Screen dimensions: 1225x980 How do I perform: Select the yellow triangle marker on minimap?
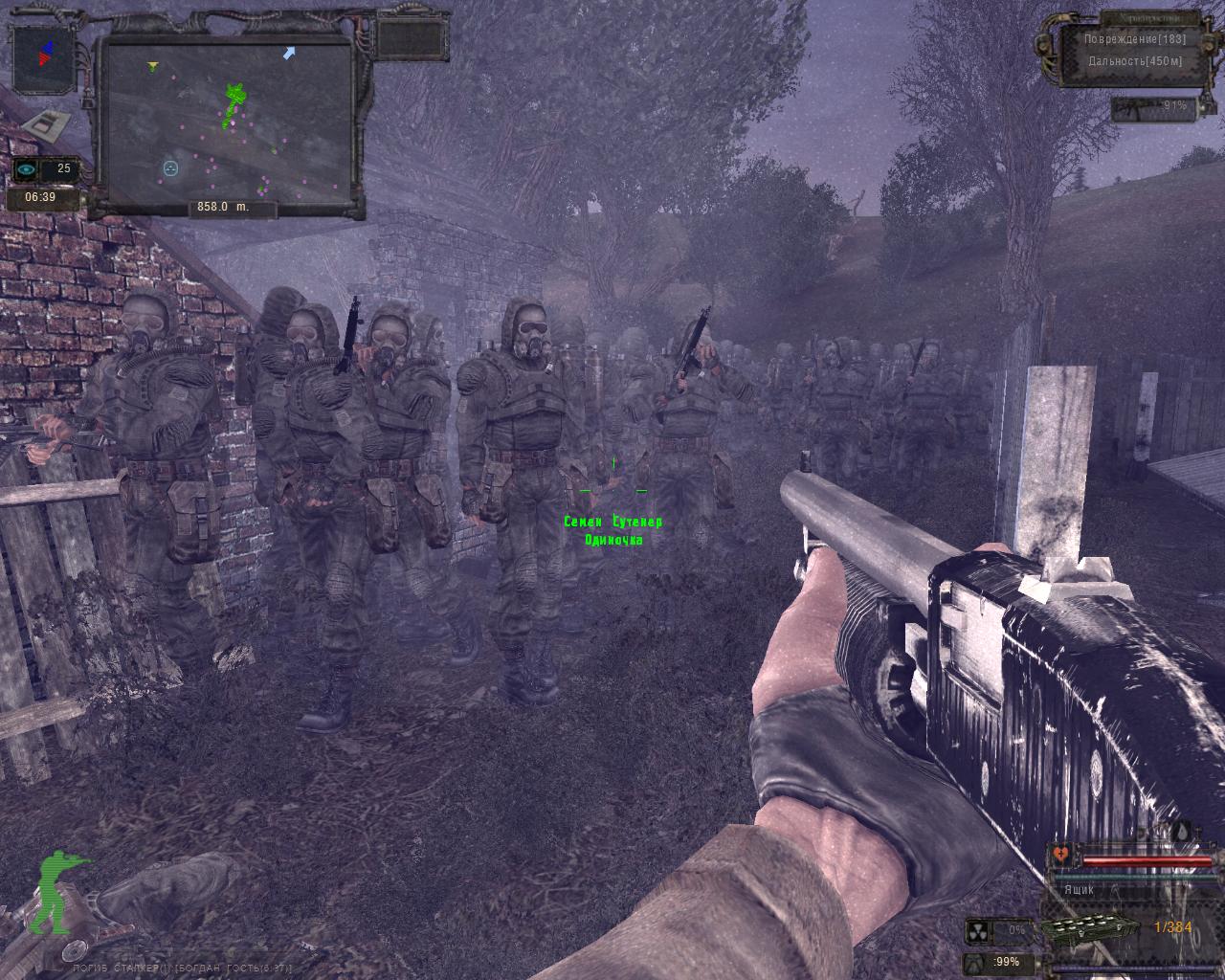click(x=152, y=66)
